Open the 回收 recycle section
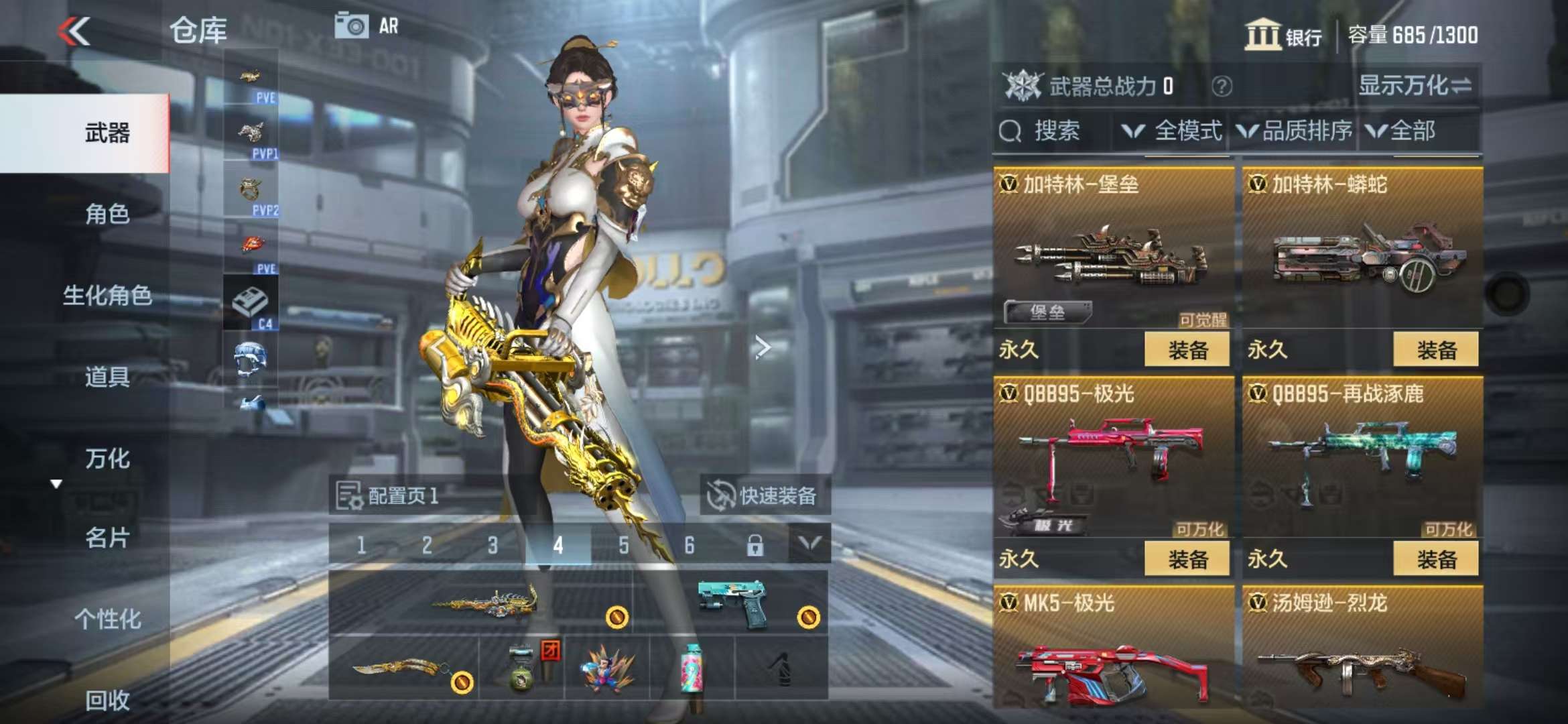The width and height of the screenshot is (1568, 724). 107,701
